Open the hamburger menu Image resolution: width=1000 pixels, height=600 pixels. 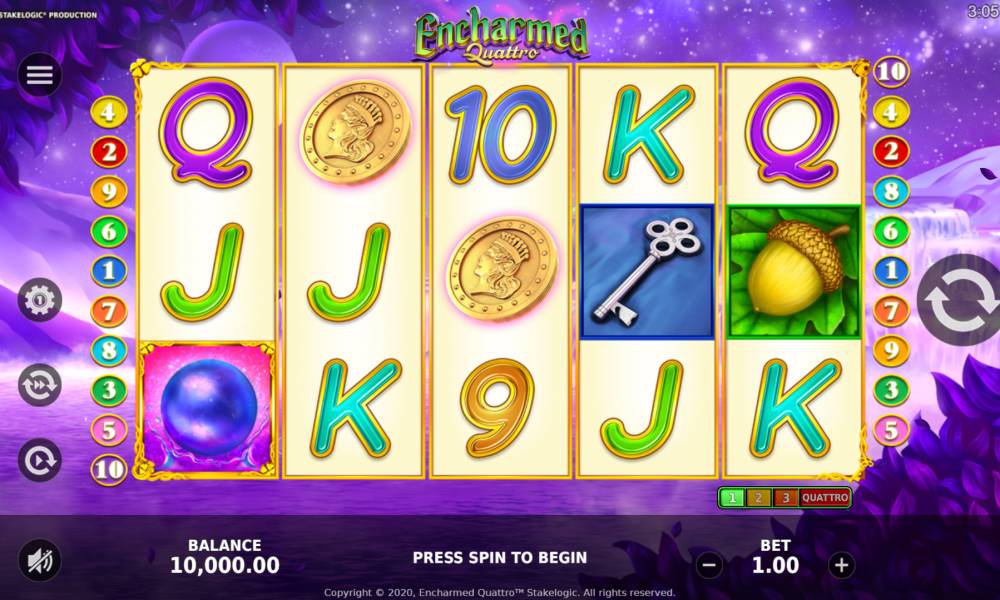tap(40, 75)
